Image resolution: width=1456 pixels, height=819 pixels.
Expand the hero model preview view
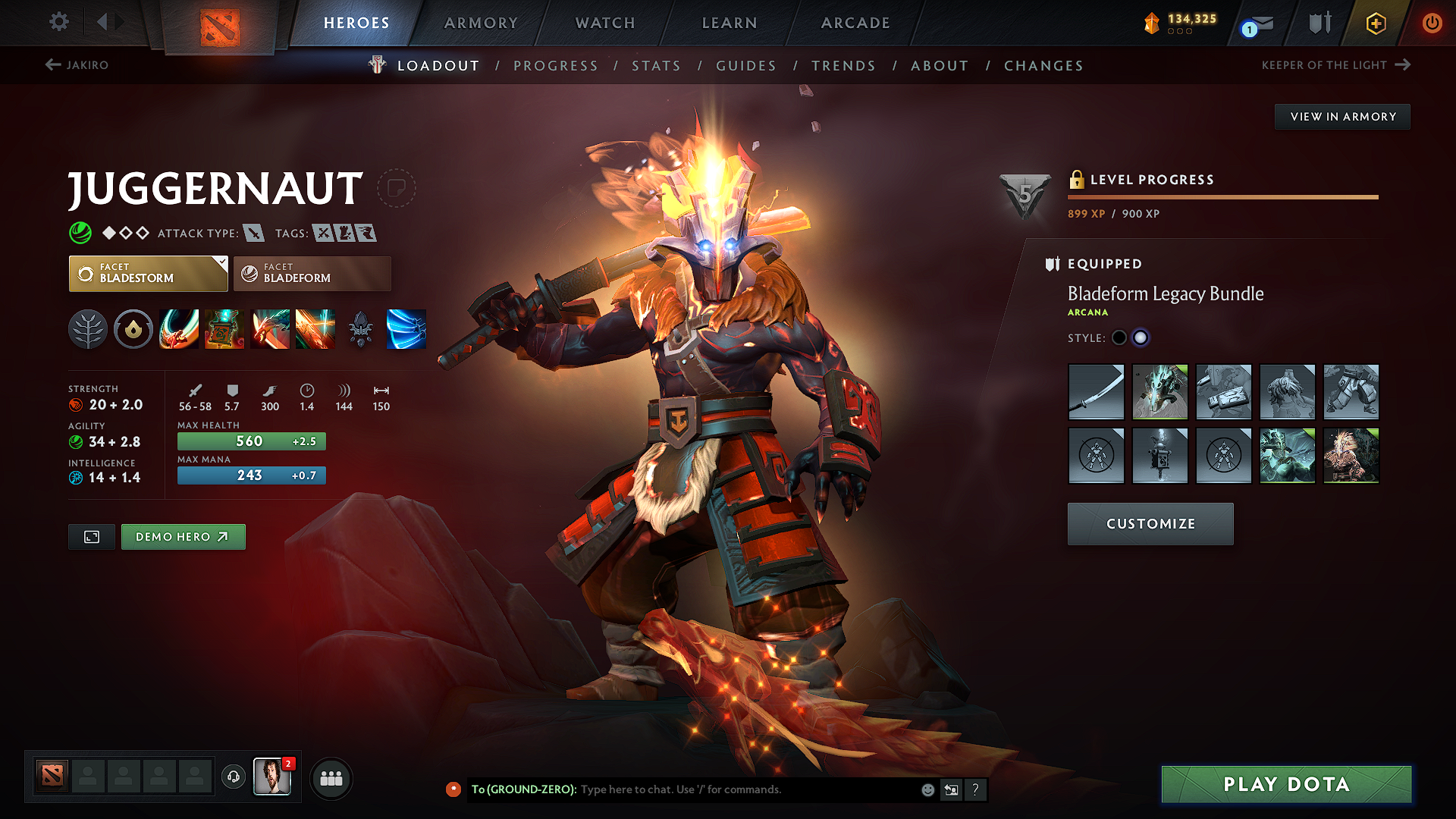pyautogui.click(x=91, y=536)
